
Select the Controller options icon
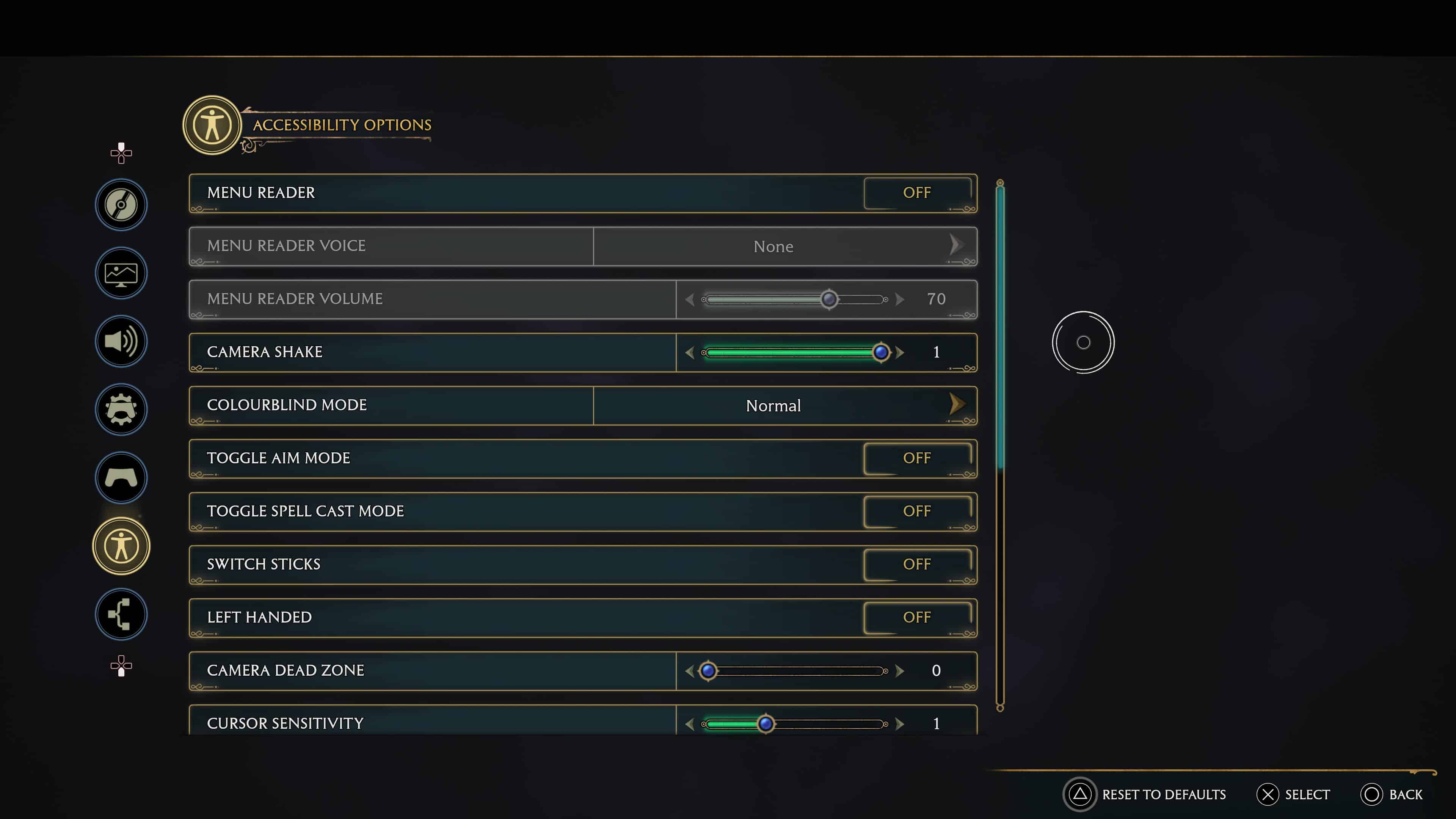click(x=121, y=478)
